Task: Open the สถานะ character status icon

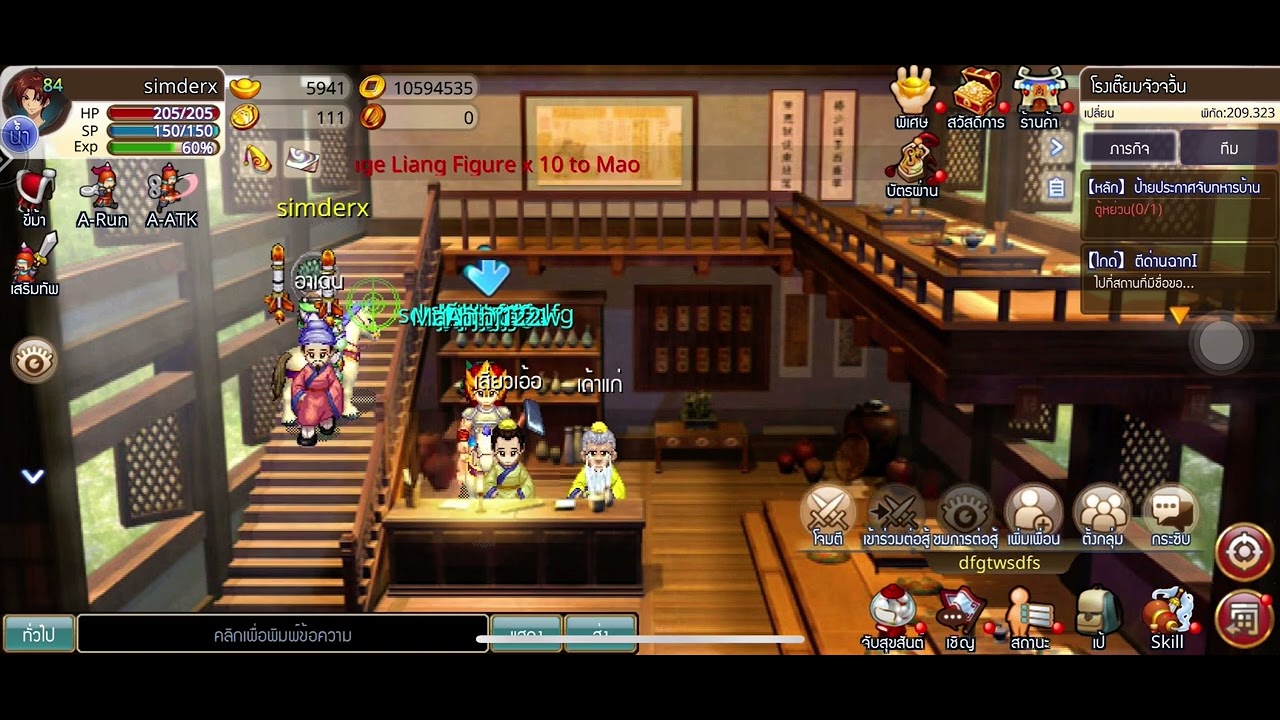Action: [1029, 617]
